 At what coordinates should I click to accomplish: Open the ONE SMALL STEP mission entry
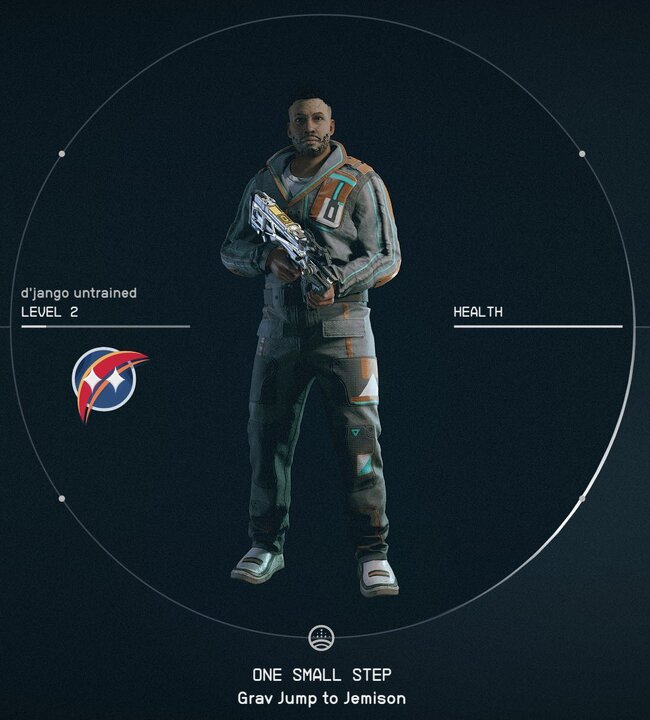[x=321, y=675]
